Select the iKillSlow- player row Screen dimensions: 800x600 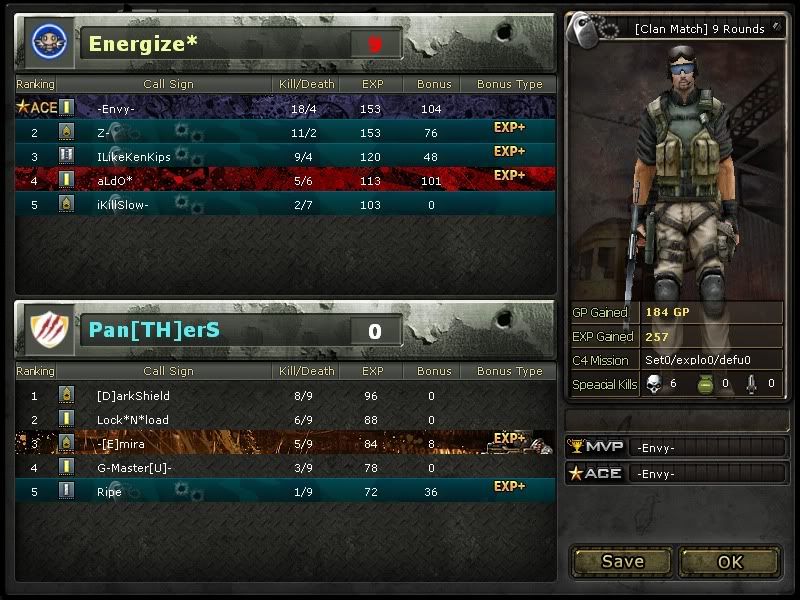285,204
